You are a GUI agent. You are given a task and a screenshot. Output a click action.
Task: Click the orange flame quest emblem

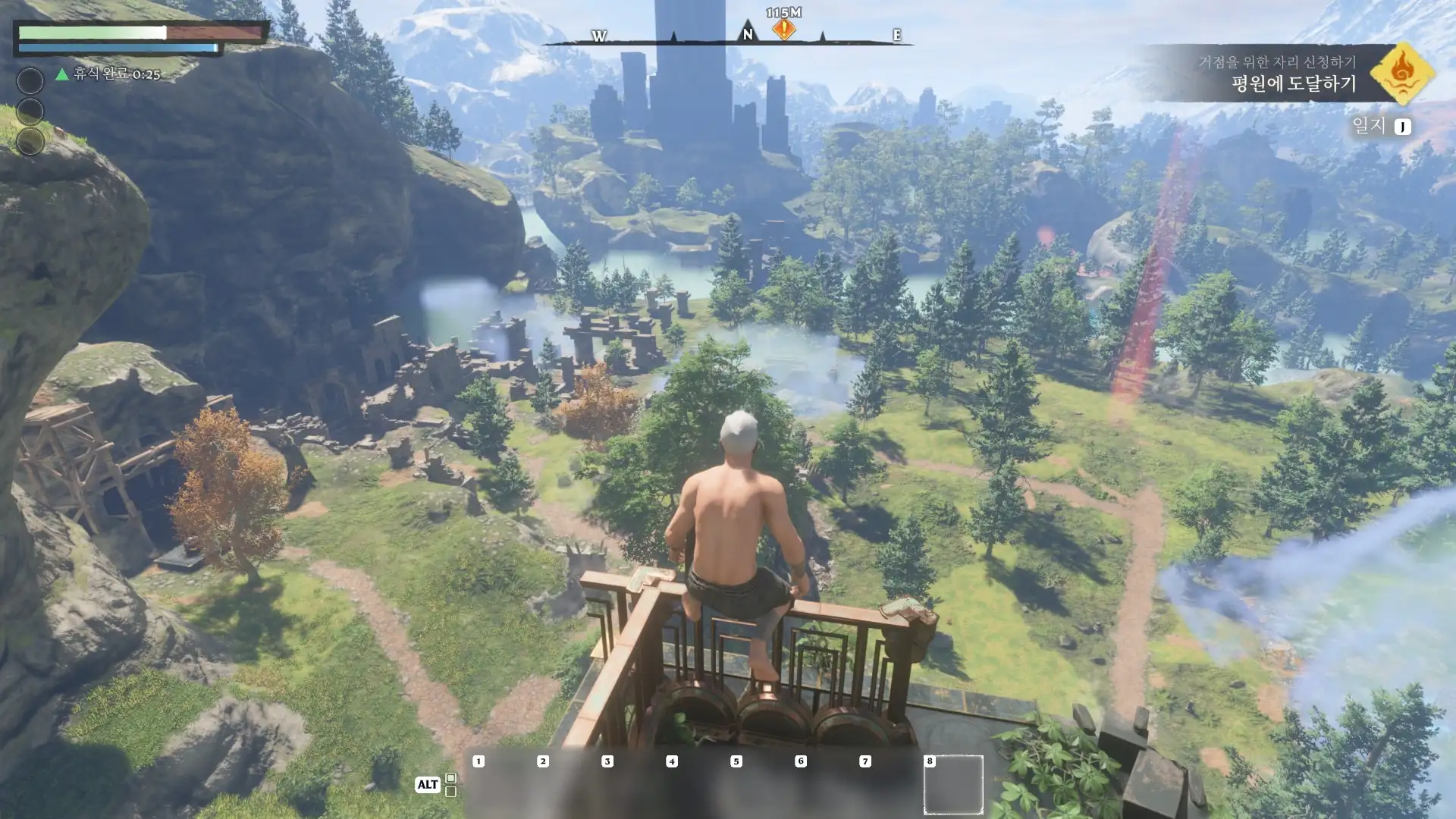pyautogui.click(x=1402, y=73)
